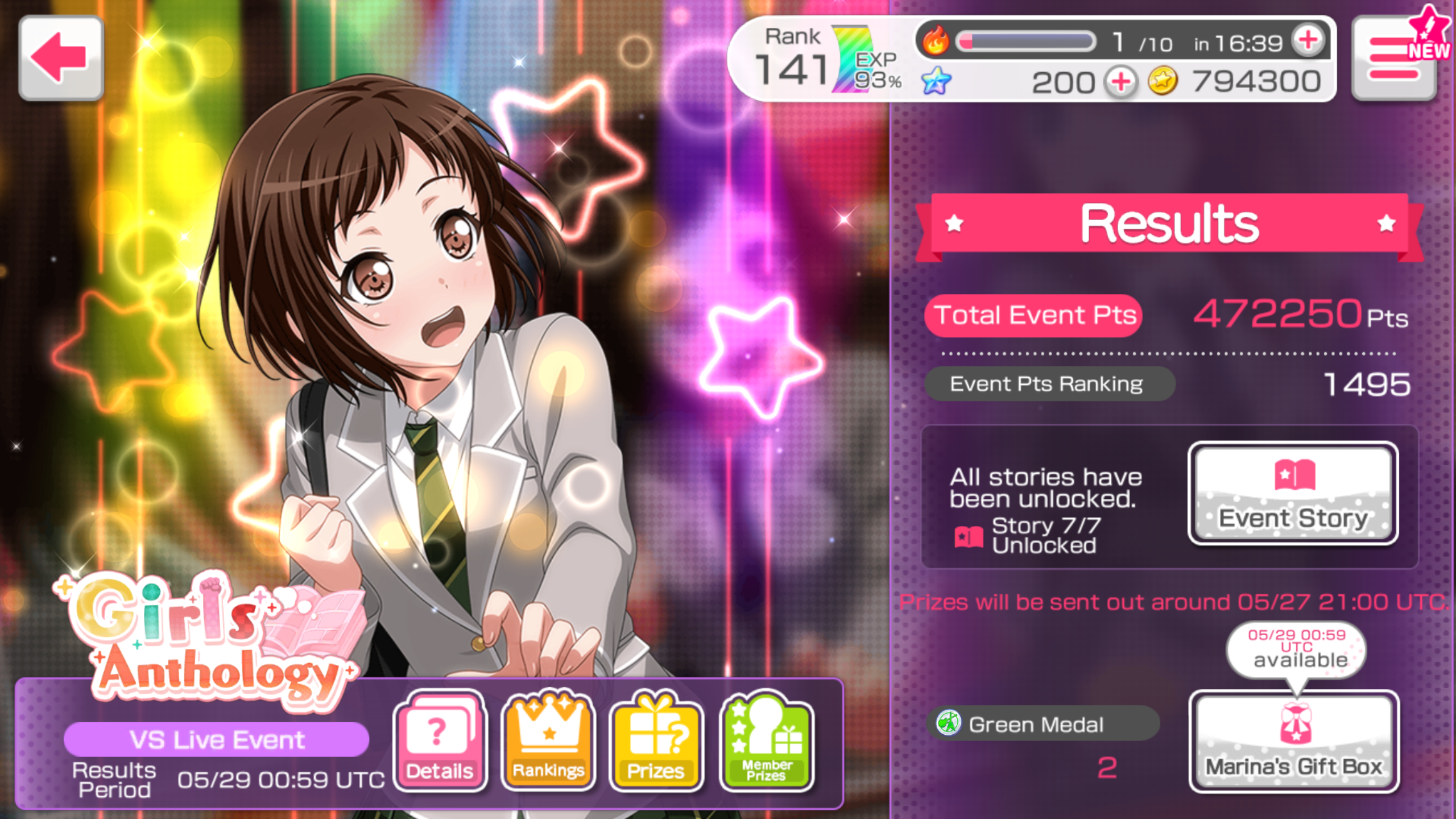Image resolution: width=1456 pixels, height=819 pixels.
Task: Open the Event Story button
Action: coord(1293,493)
